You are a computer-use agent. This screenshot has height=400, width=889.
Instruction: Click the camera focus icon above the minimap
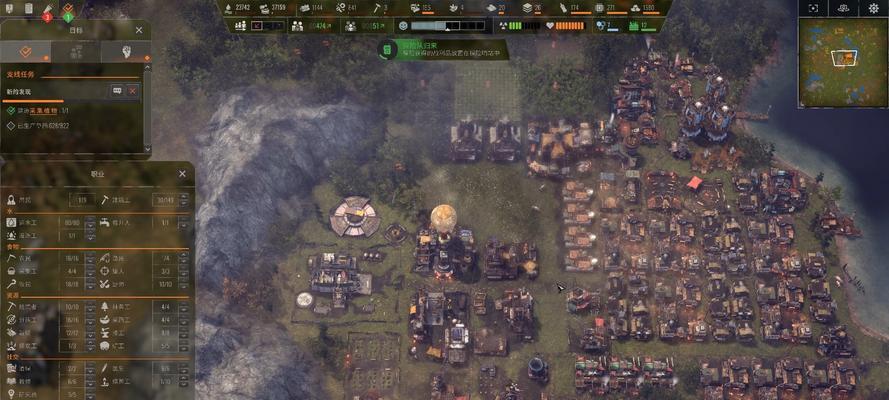[x=813, y=8]
